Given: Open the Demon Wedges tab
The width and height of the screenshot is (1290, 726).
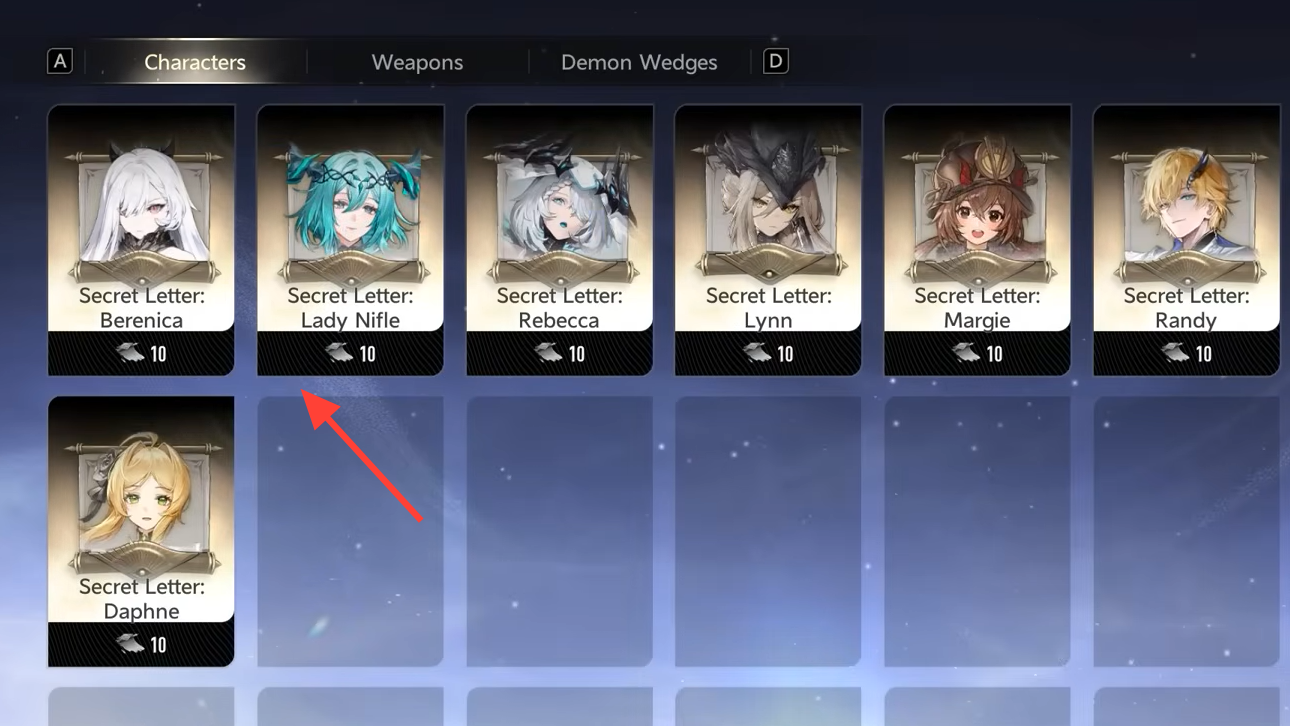Looking at the screenshot, I should click(x=639, y=62).
